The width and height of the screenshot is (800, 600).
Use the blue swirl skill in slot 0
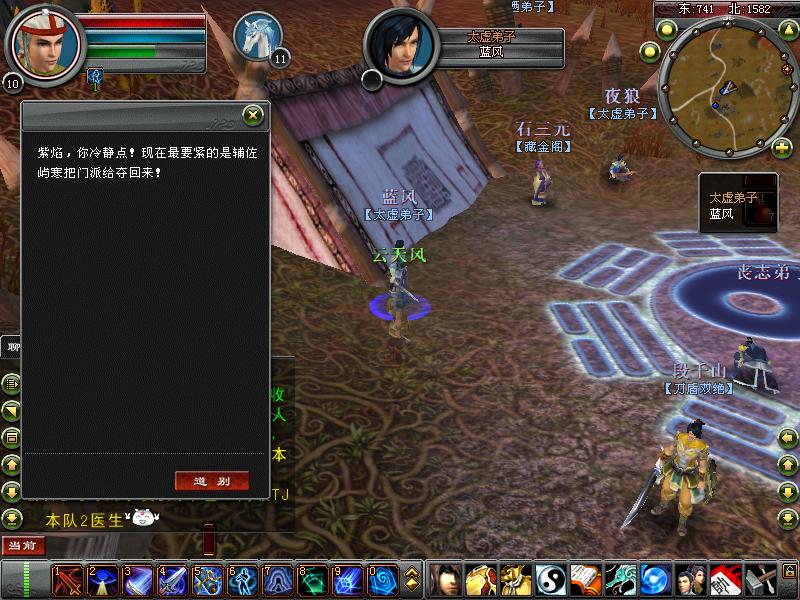coord(382,580)
